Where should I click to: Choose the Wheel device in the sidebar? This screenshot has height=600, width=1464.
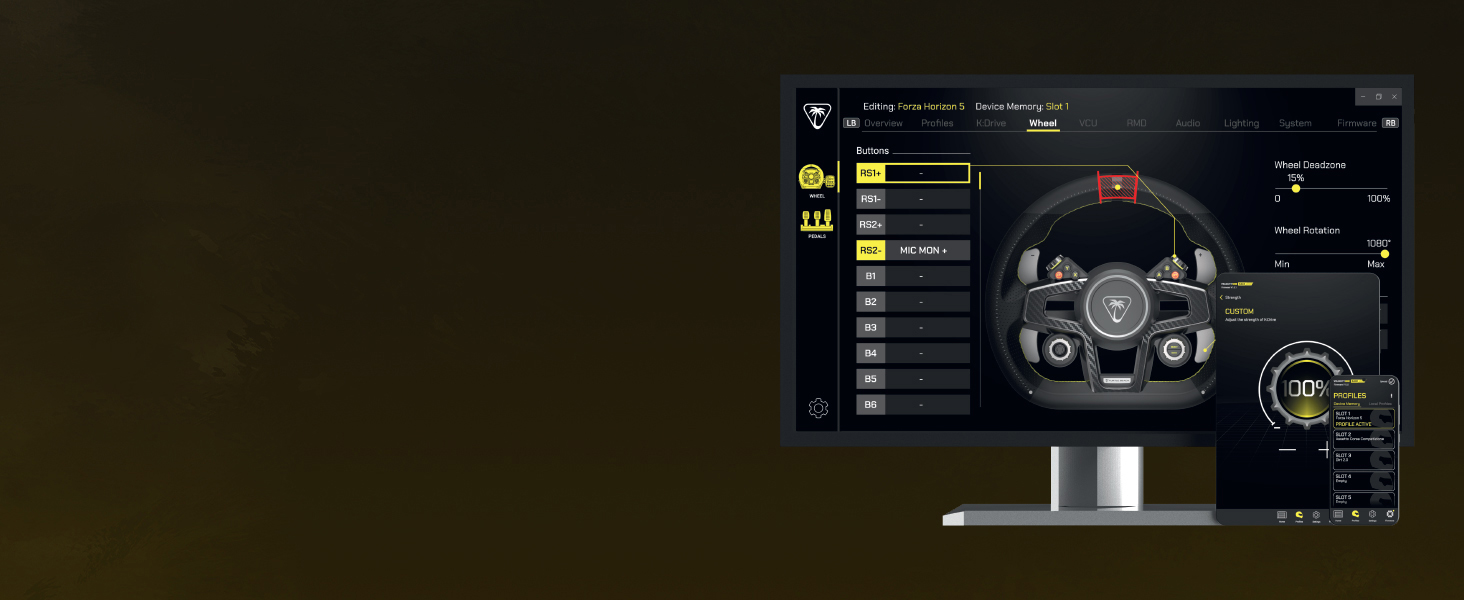click(x=817, y=180)
